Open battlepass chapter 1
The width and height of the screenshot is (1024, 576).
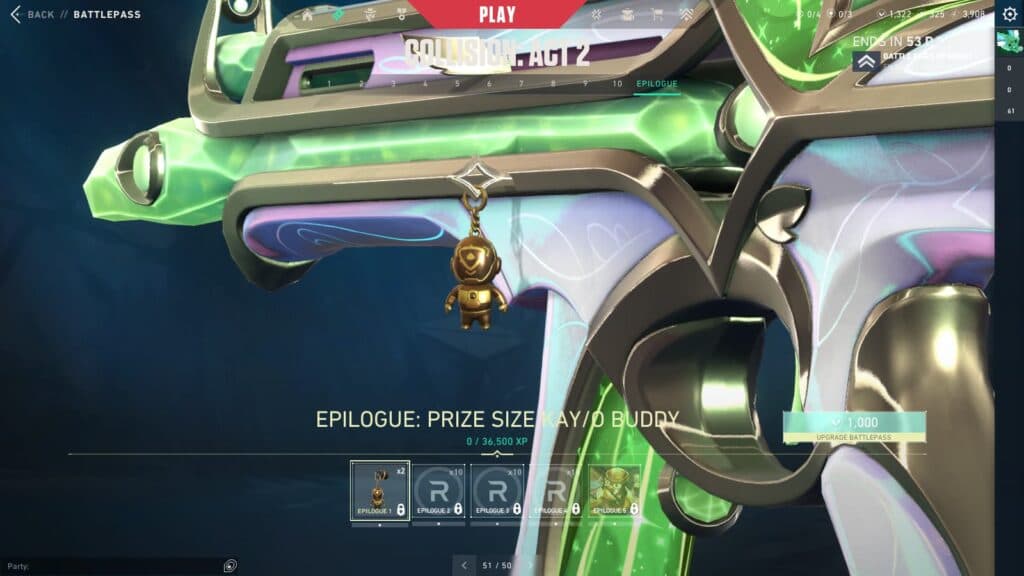[x=329, y=84]
